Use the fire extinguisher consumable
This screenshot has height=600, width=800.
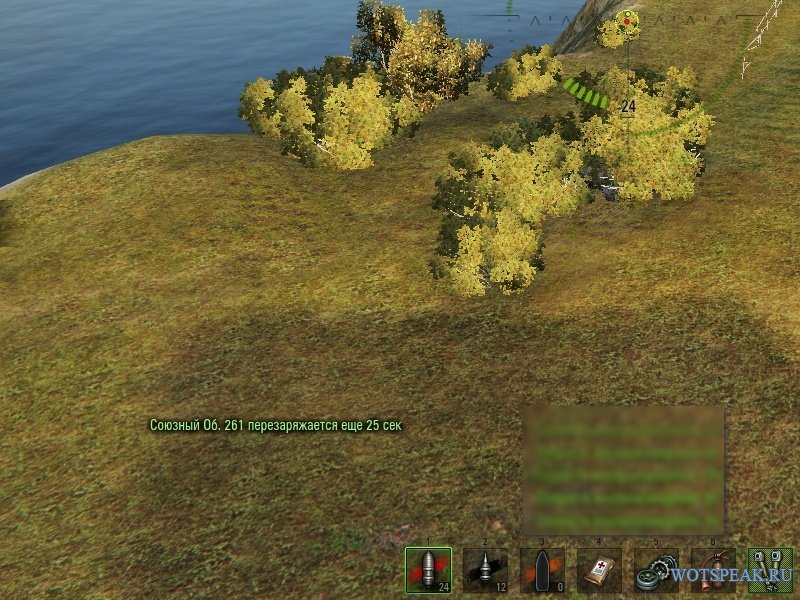tap(713, 570)
